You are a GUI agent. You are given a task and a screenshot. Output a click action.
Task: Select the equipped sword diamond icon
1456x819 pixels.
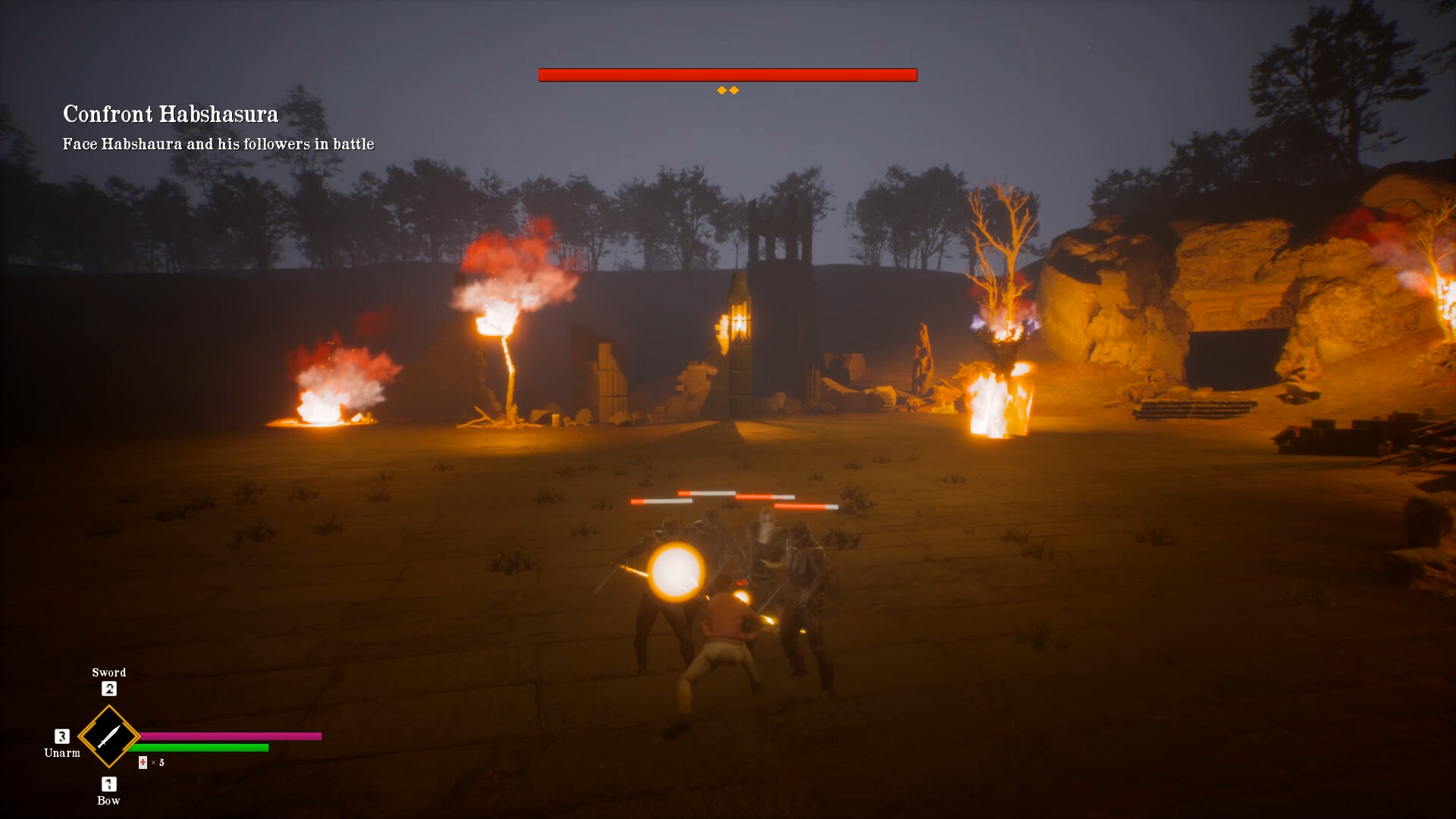108,736
